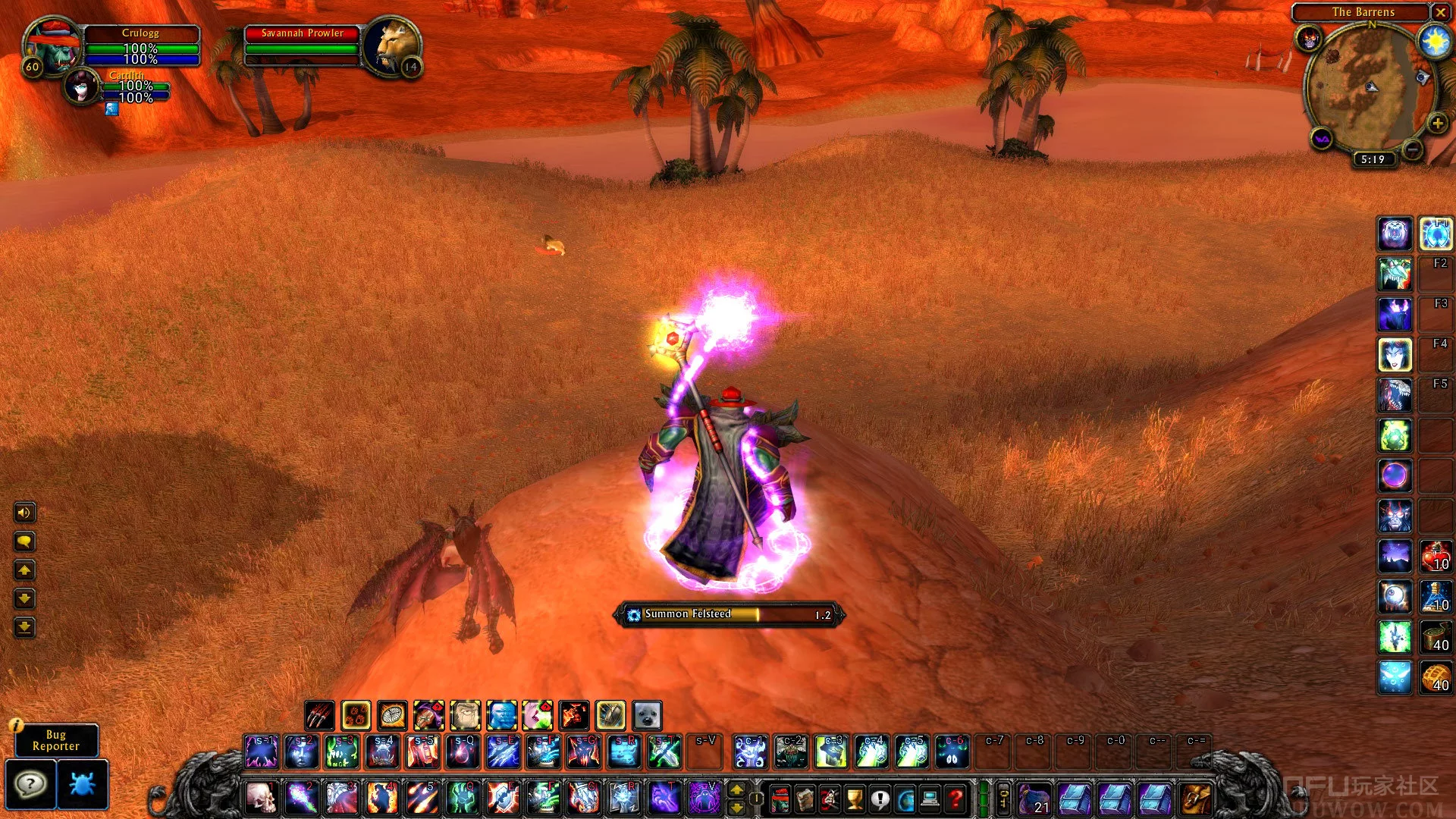Zoom out on the minimap
The height and width of the screenshot is (819, 1456).
pyautogui.click(x=1412, y=150)
